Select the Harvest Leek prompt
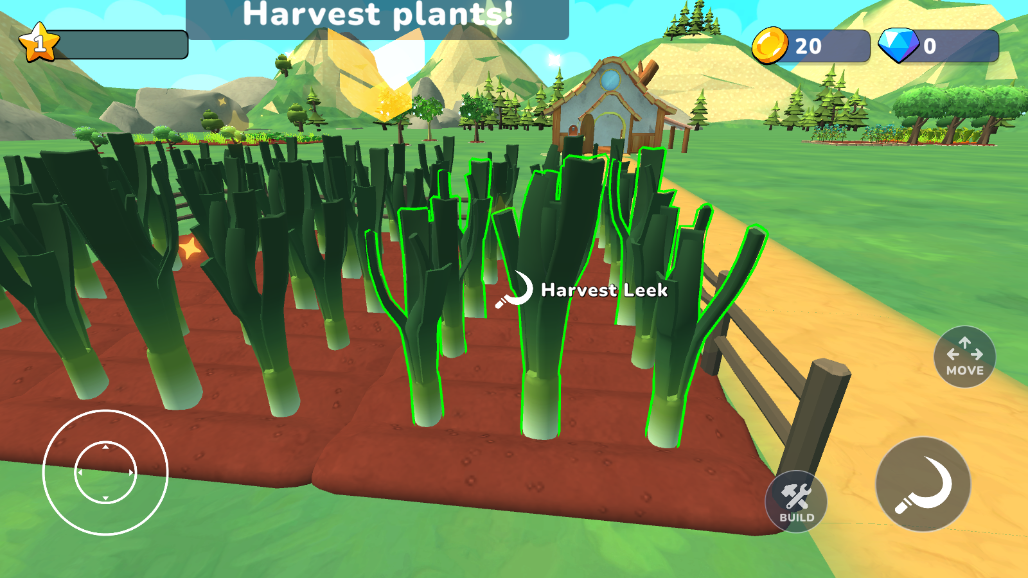Image resolution: width=1028 pixels, height=578 pixels. pos(583,290)
